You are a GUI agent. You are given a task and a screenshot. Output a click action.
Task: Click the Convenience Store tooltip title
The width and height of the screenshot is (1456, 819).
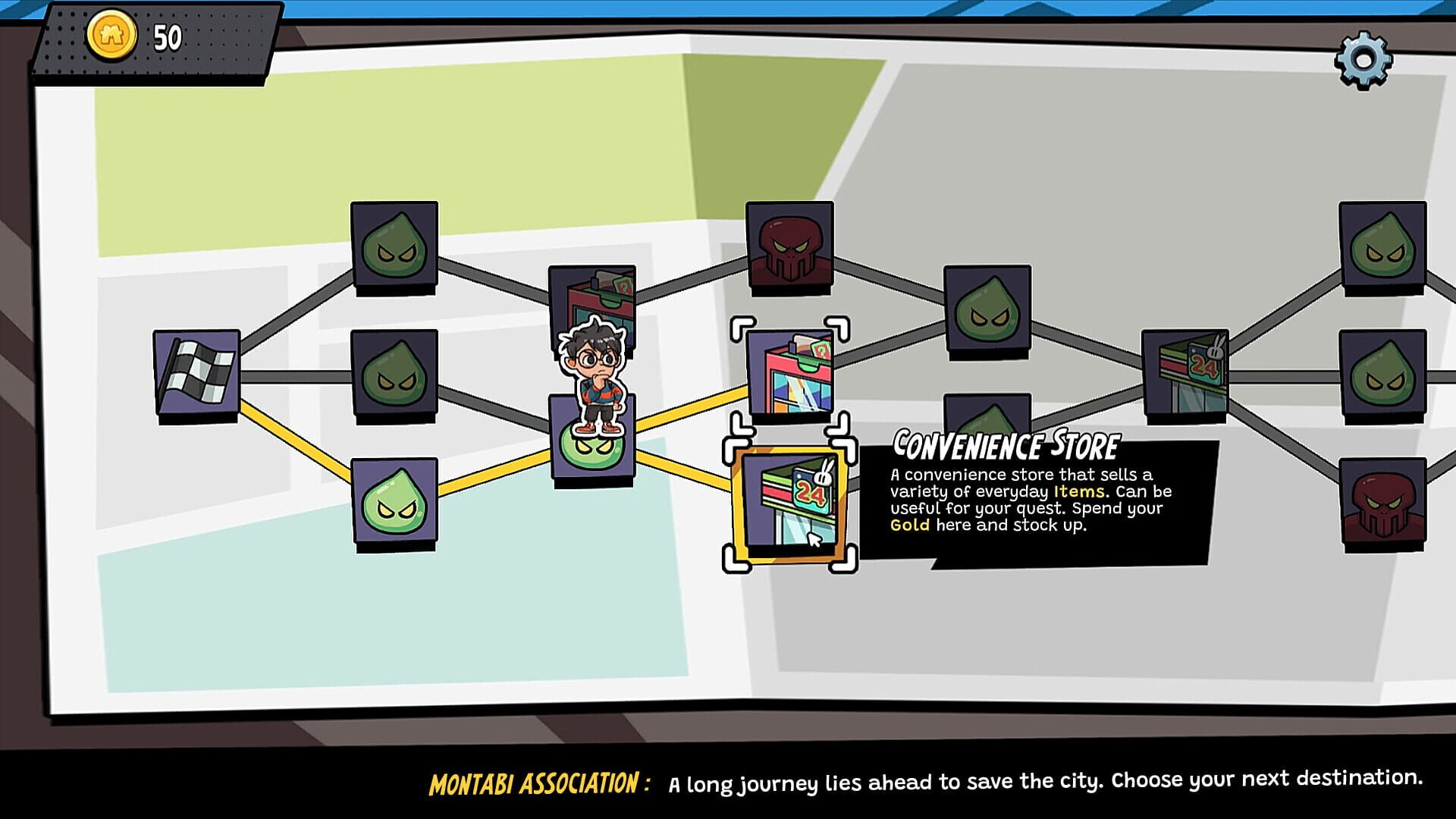(x=1009, y=442)
